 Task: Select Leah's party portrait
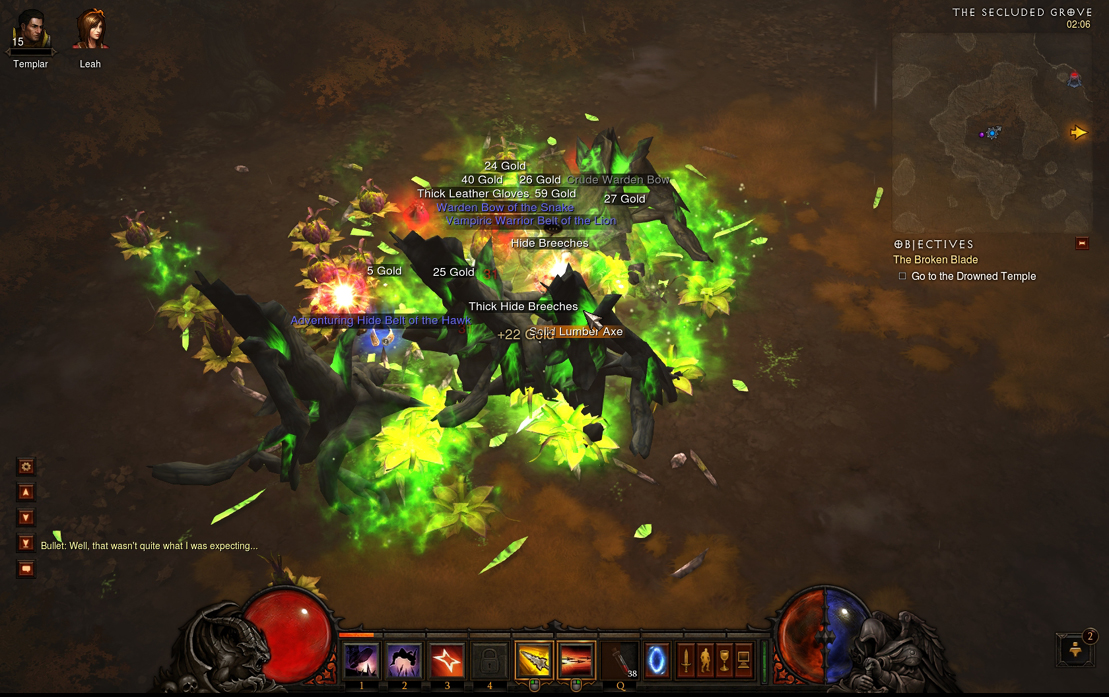[x=90, y=30]
